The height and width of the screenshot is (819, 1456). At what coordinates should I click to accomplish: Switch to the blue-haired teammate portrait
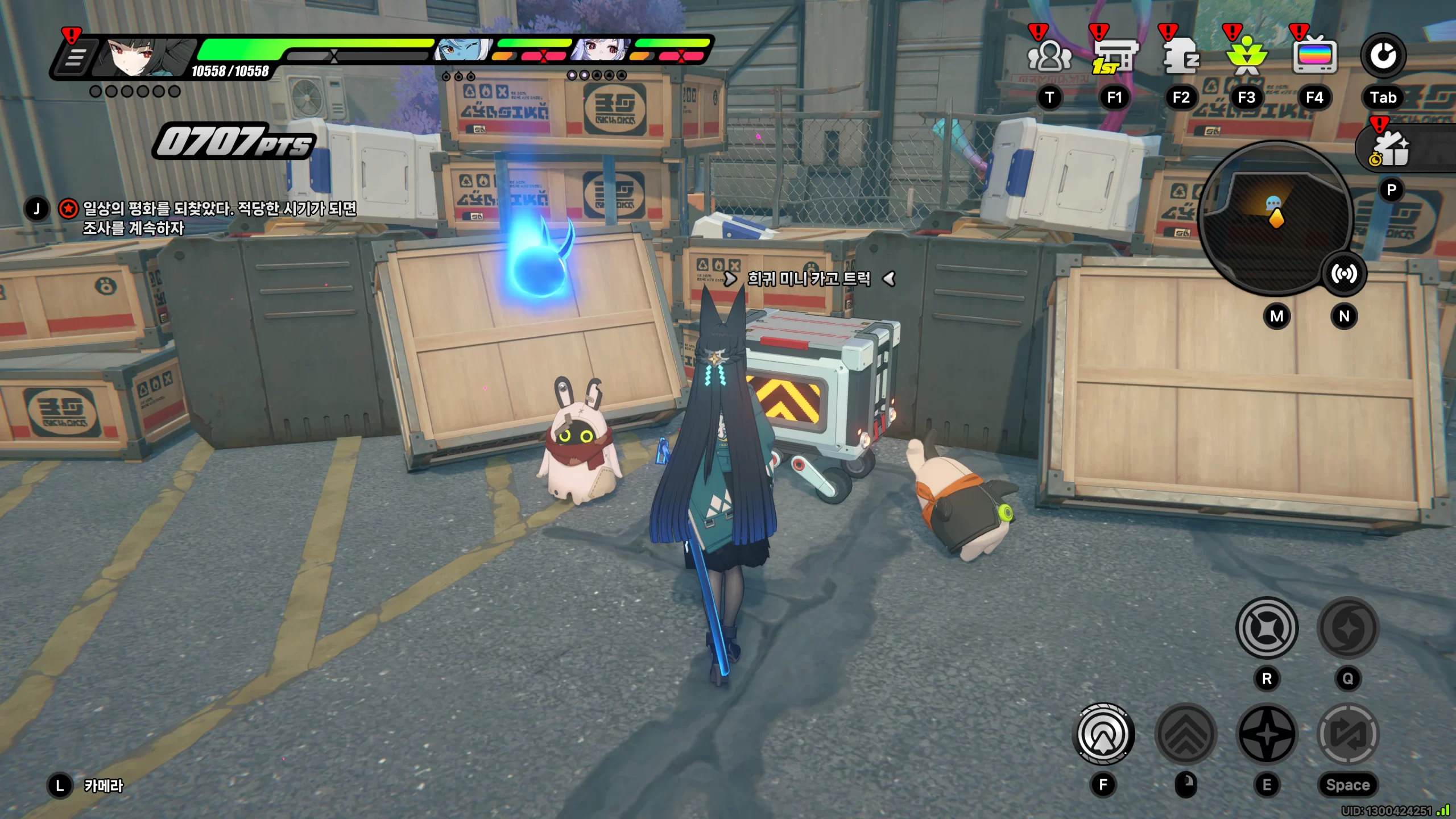[x=464, y=51]
